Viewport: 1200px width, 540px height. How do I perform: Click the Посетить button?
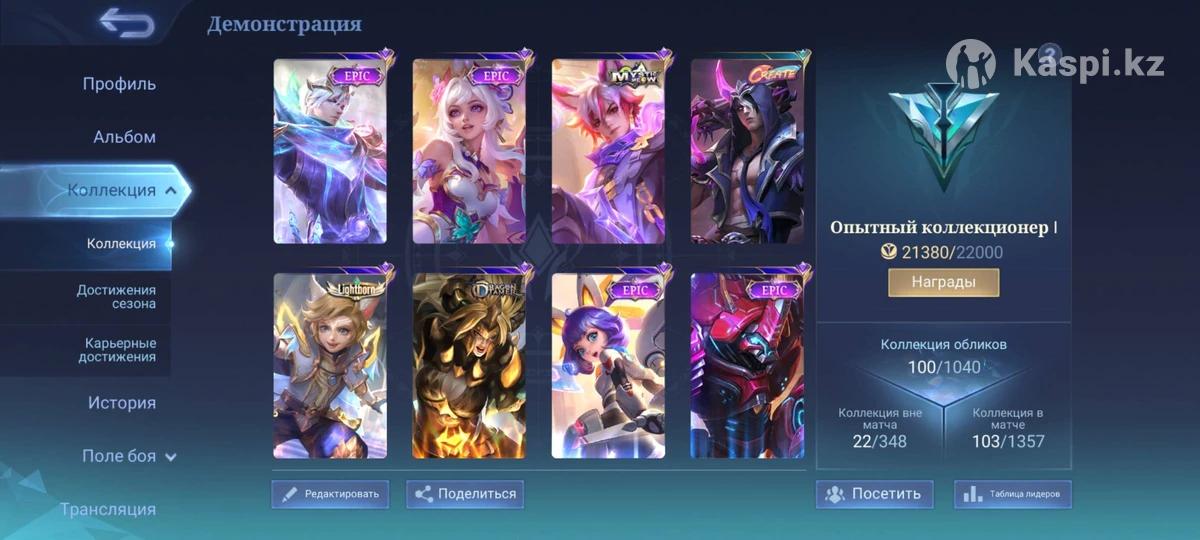(x=874, y=494)
